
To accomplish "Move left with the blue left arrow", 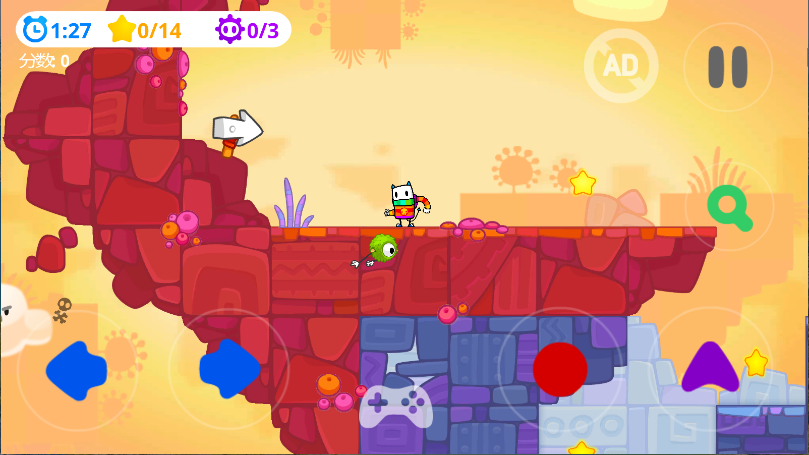I will (77, 370).
